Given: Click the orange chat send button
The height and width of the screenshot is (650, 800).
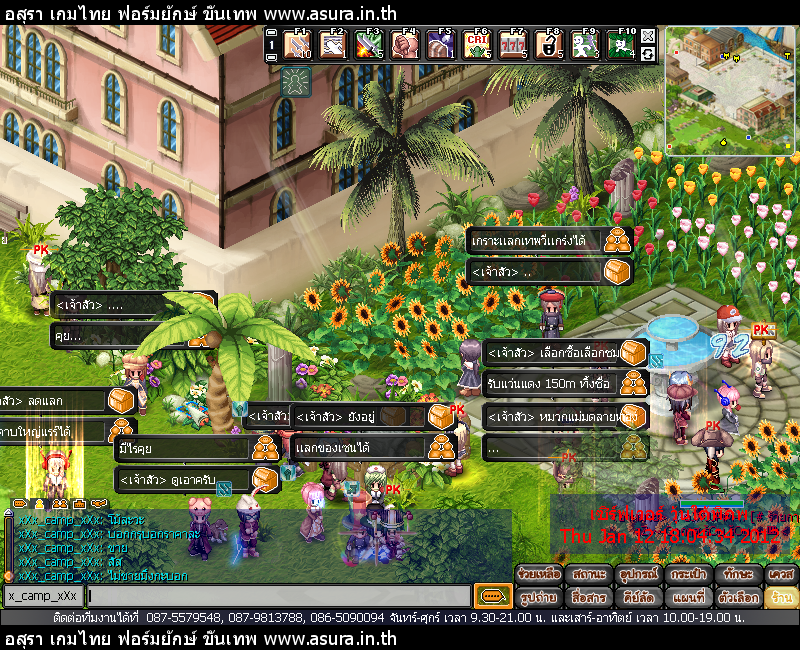Looking at the screenshot, I should [492, 596].
